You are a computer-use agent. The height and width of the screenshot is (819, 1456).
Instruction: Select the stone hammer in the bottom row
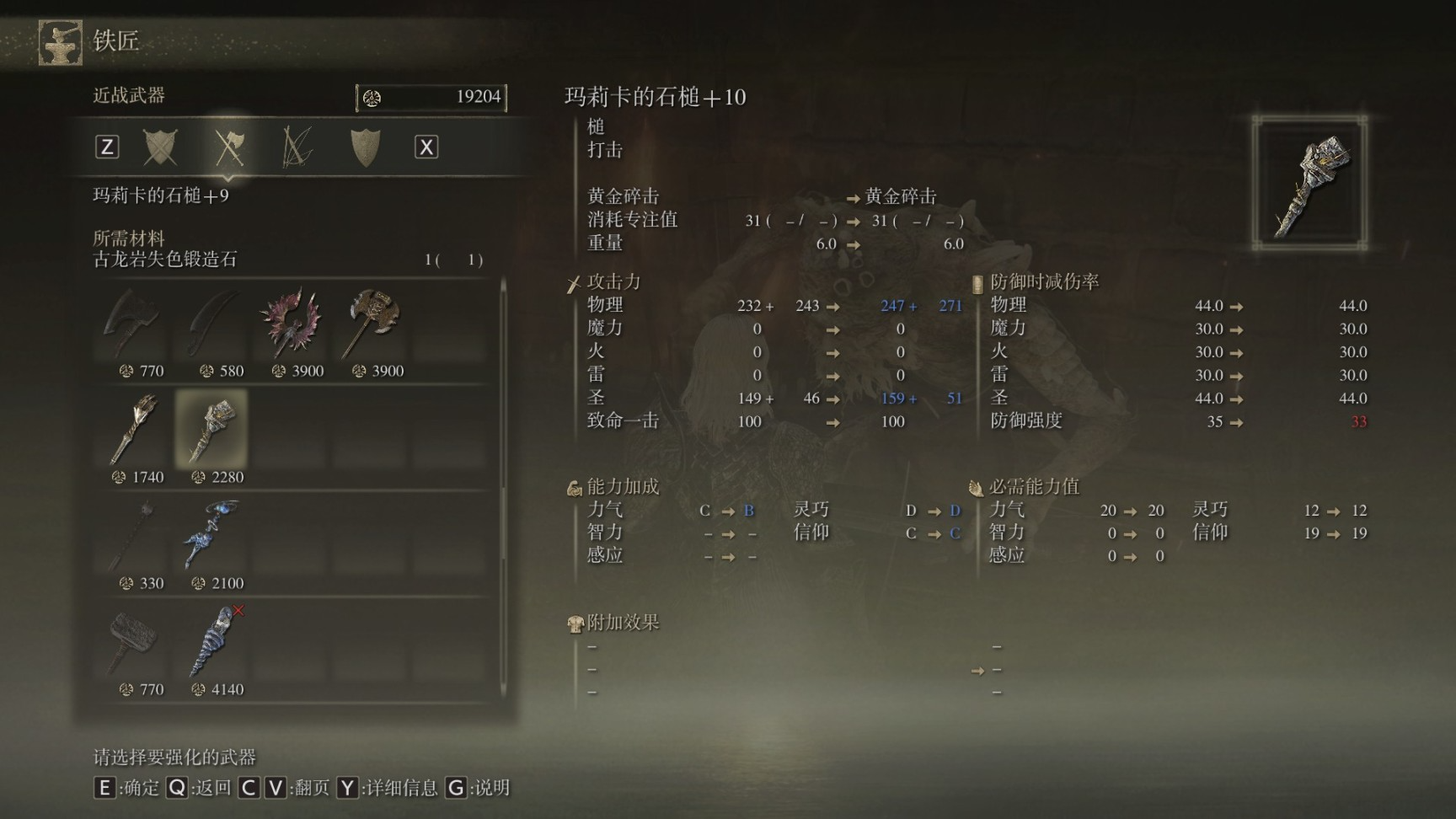tap(133, 642)
